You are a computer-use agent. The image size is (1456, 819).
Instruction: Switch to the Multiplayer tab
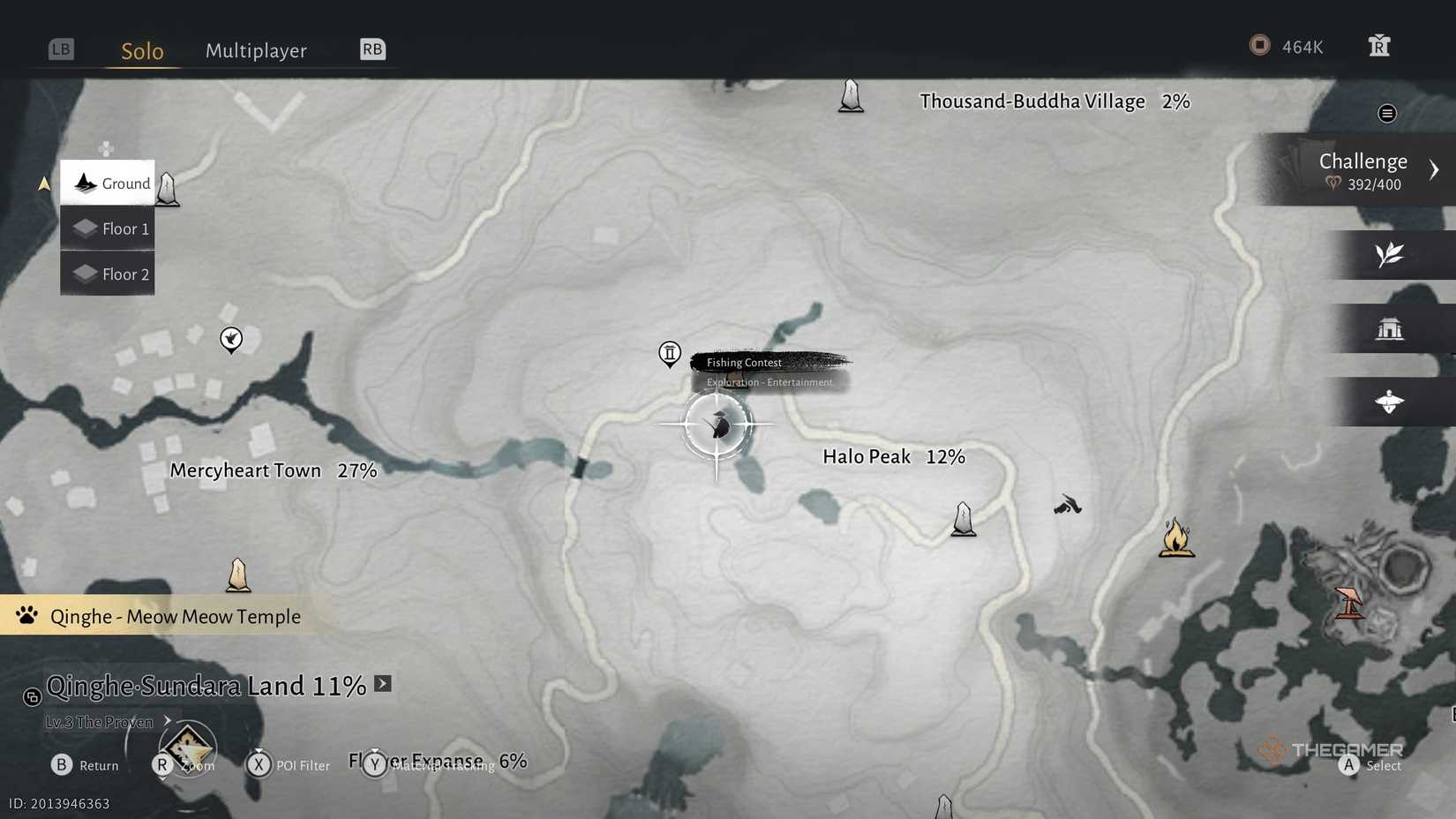pyautogui.click(x=256, y=50)
